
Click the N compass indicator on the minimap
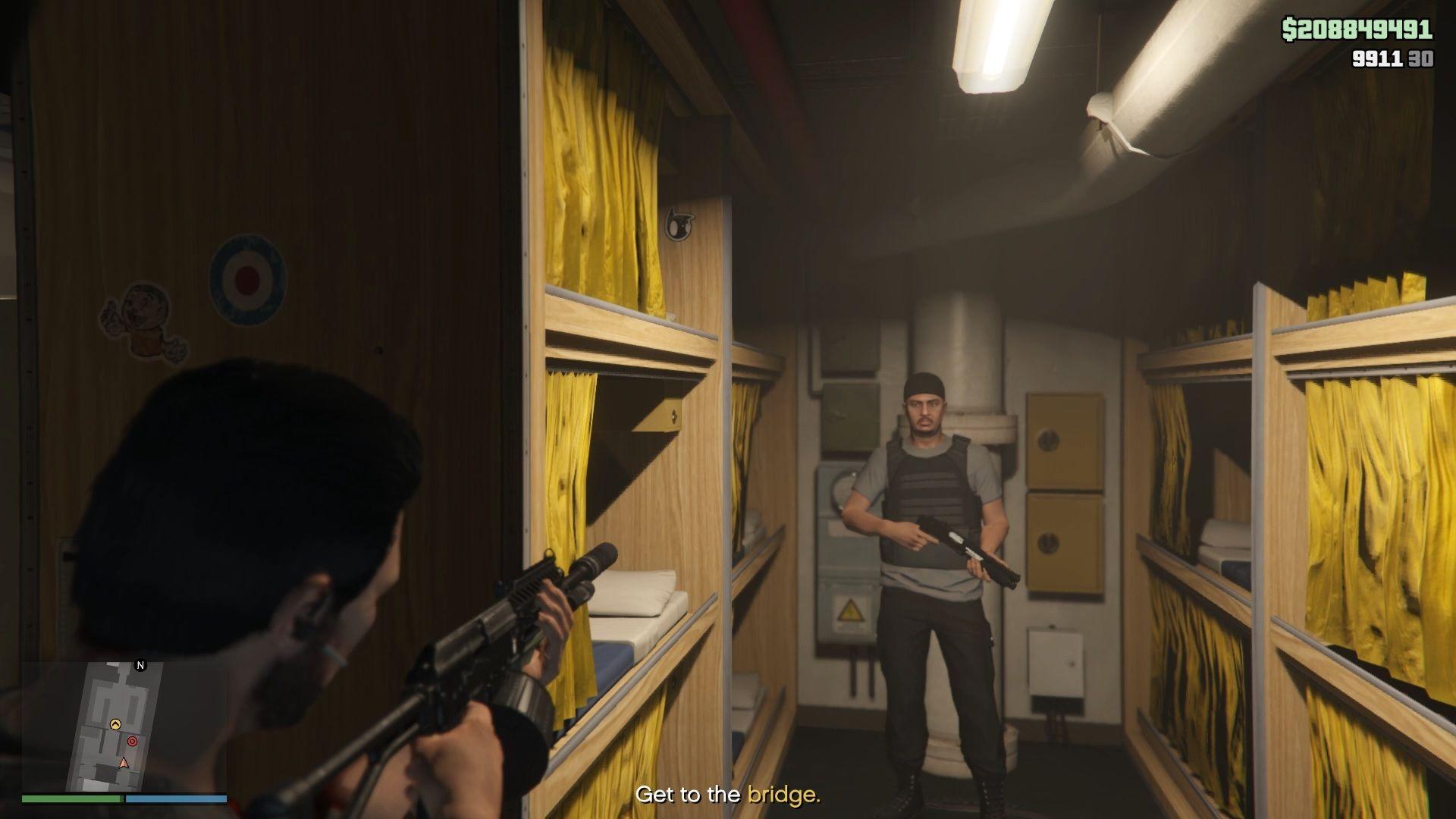coord(140,665)
